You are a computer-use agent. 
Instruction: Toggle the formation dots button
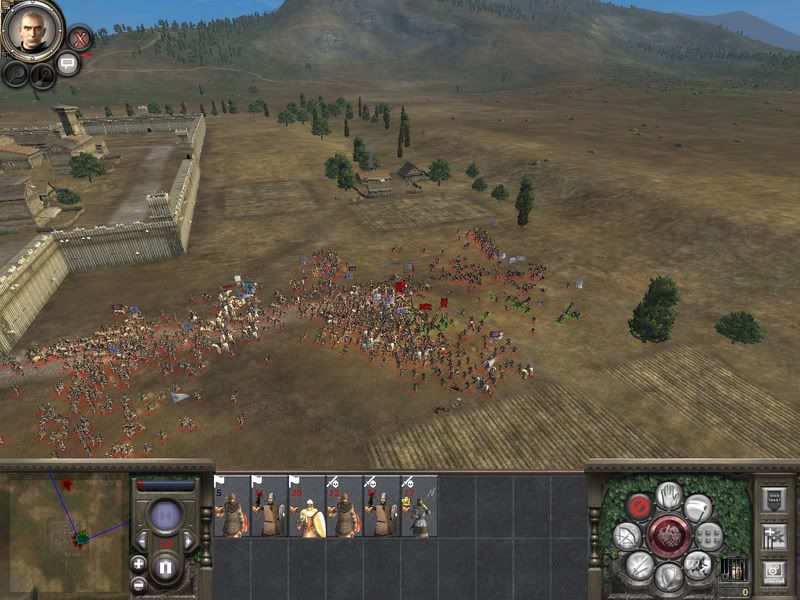point(709,536)
